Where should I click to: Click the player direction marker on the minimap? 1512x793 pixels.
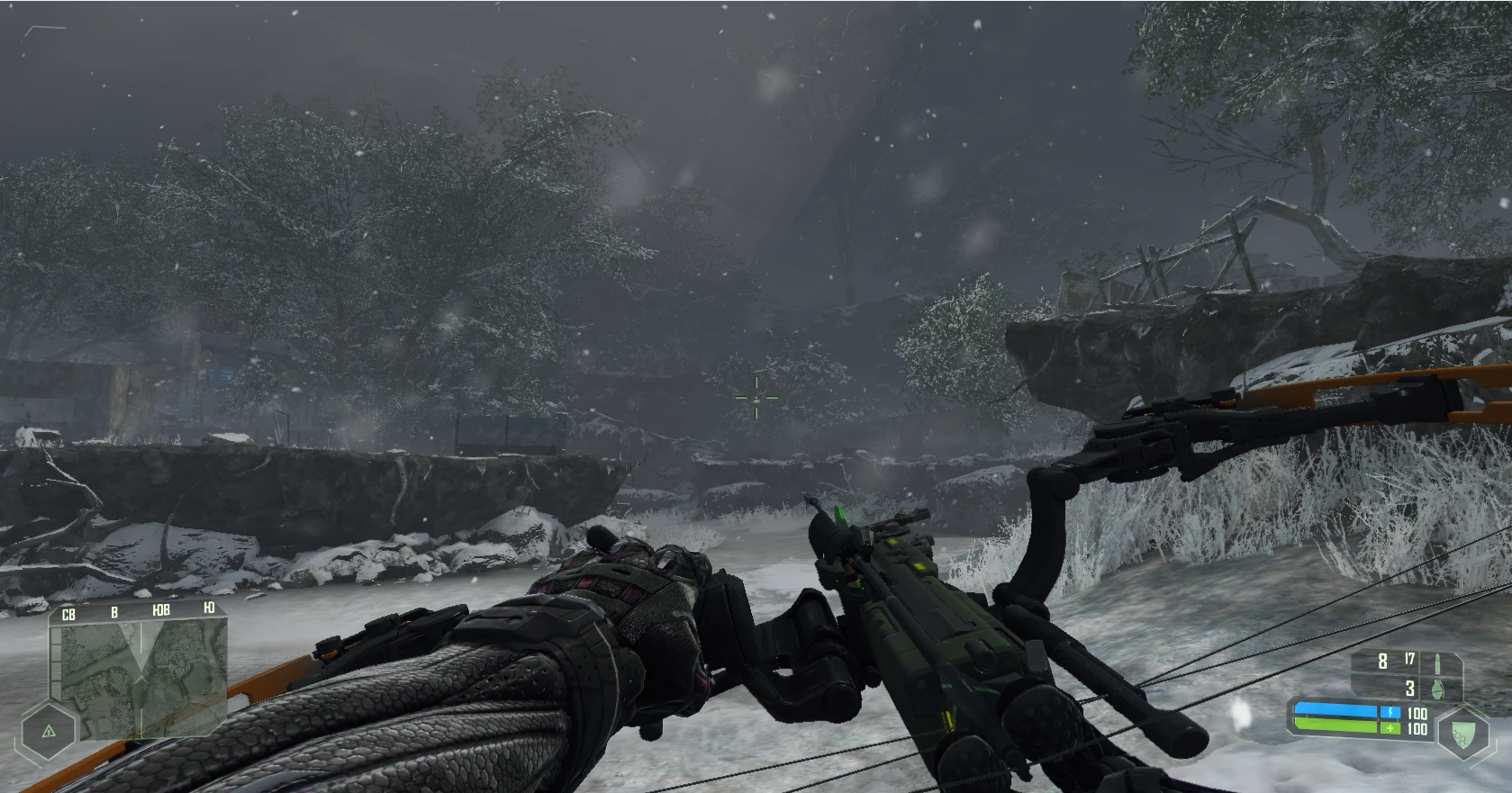click(x=141, y=678)
